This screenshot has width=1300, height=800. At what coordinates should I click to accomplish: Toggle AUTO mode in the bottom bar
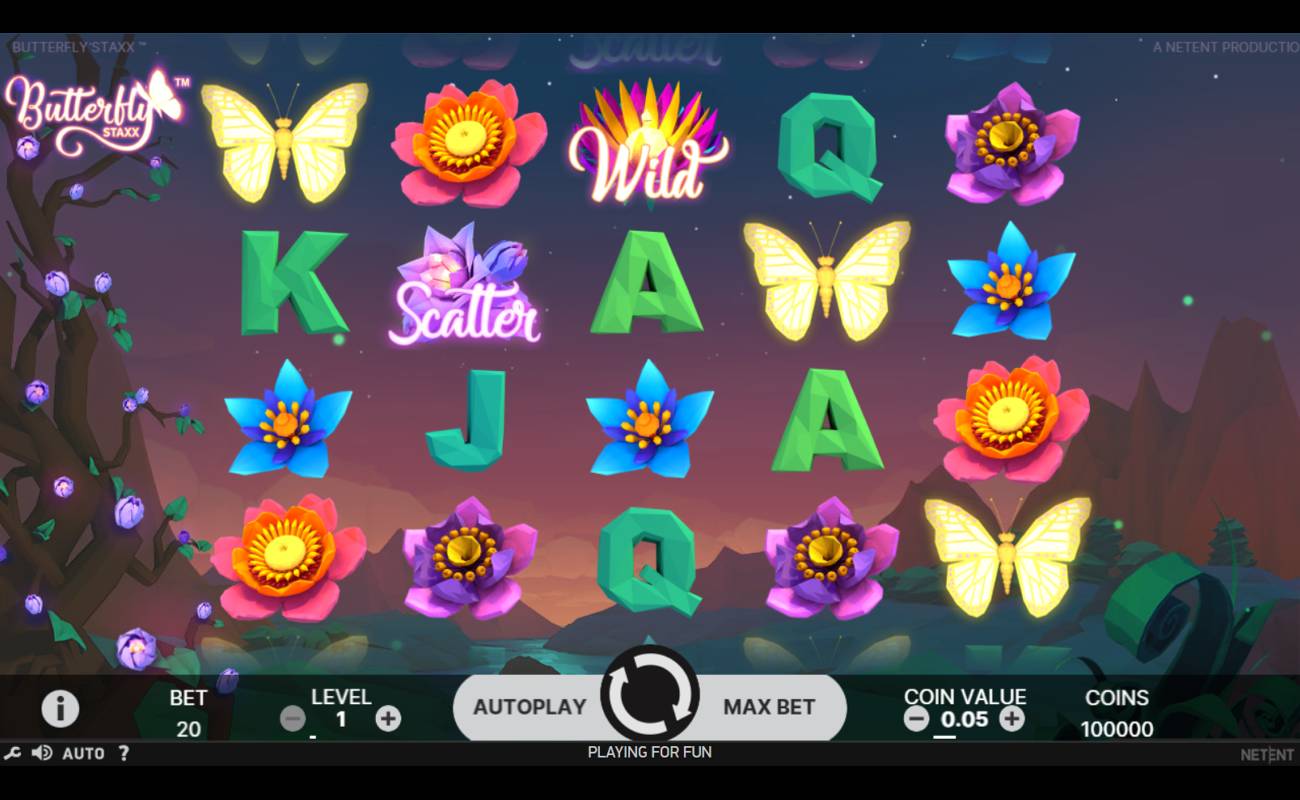pos(82,752)
